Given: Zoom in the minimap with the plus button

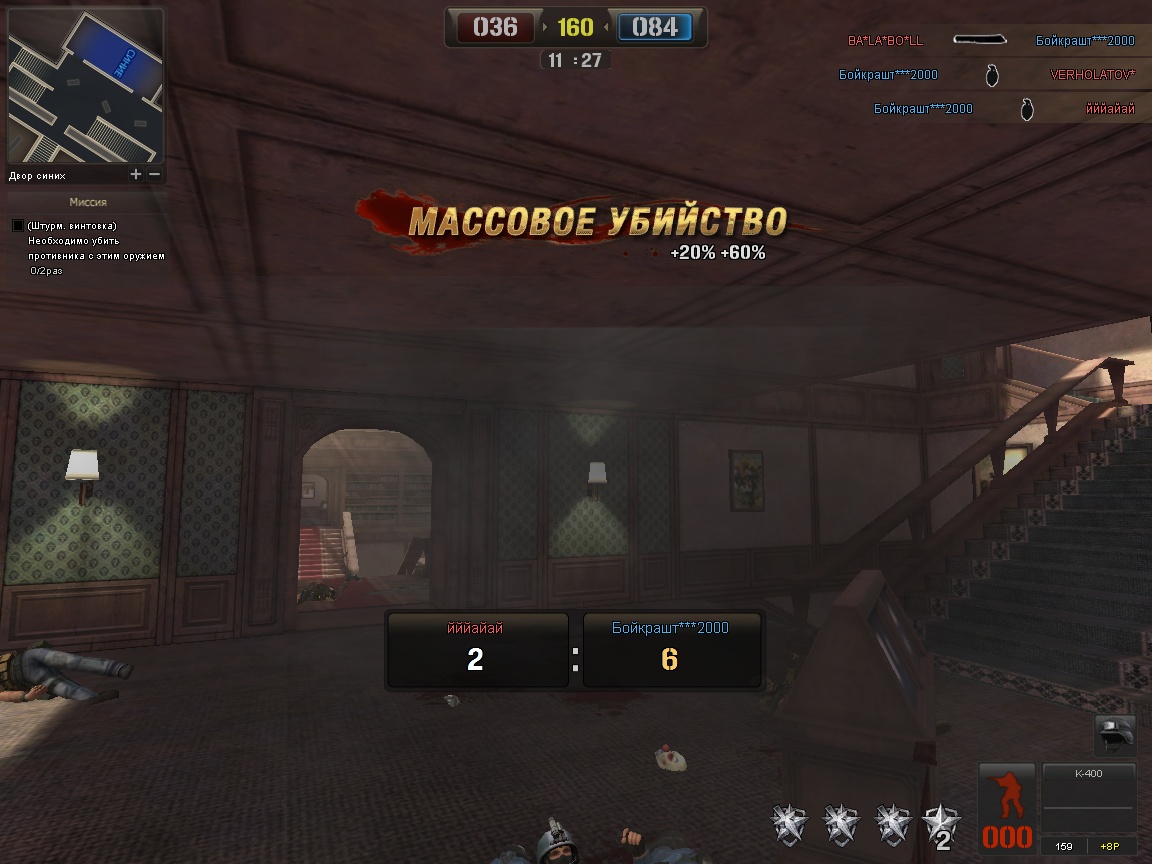Looking at the screenshot, I should pos(136,174).
